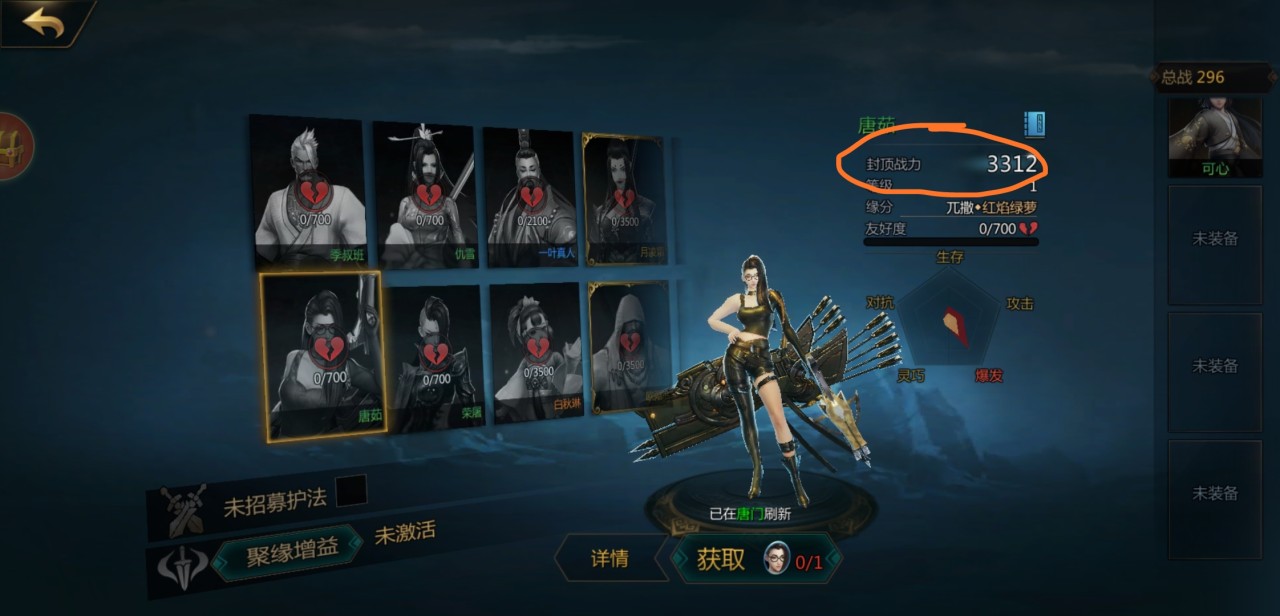Viewport: 1280px width, 616px height.
Task: Select the highlighted 唐茹 character card
Action: point(322,355)
